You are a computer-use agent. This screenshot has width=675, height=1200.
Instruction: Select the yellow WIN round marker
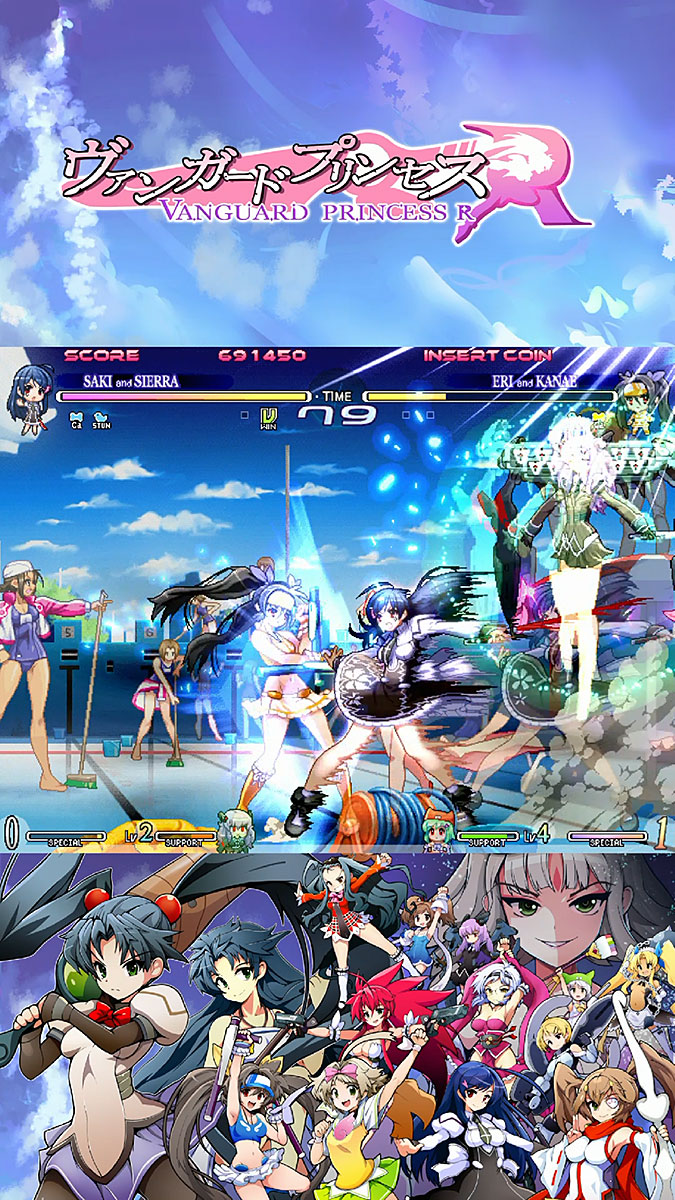click(x=268, y=417)
